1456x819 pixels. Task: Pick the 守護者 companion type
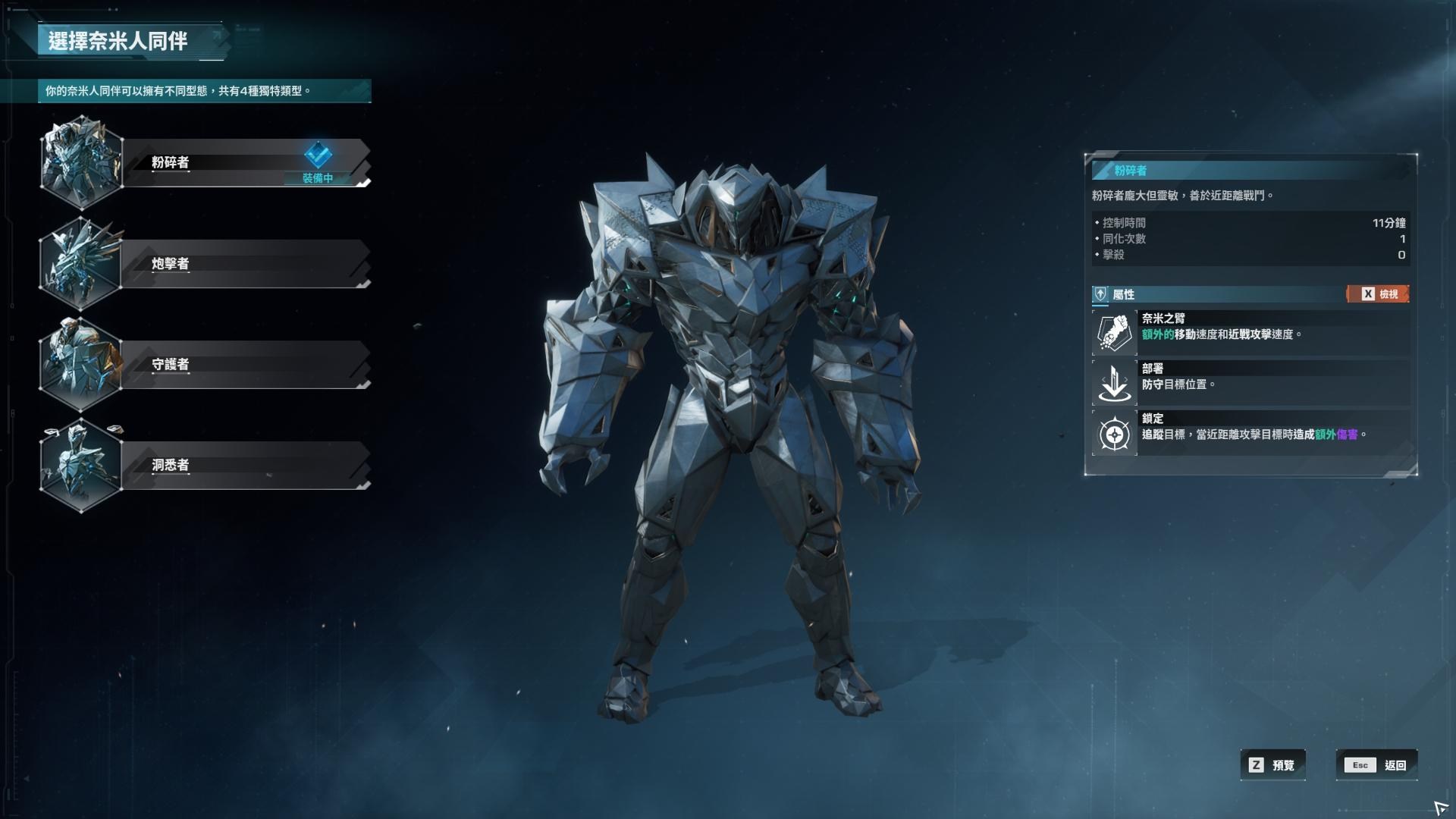(x=243, y=364)
